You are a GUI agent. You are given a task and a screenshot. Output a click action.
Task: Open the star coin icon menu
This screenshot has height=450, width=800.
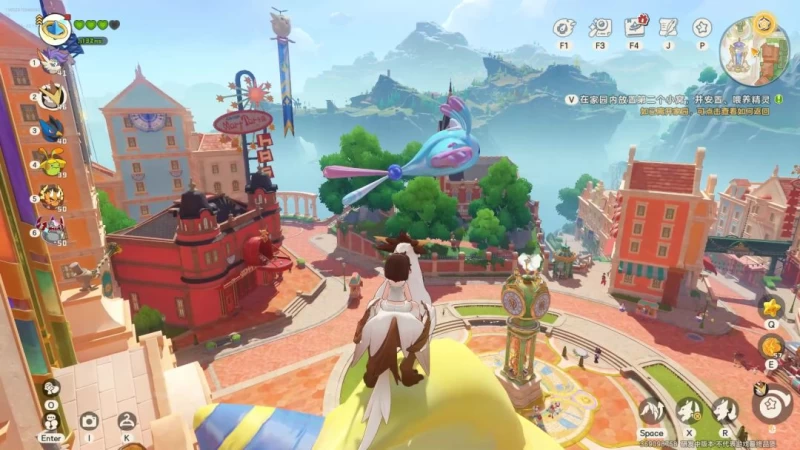coord(702,28)
